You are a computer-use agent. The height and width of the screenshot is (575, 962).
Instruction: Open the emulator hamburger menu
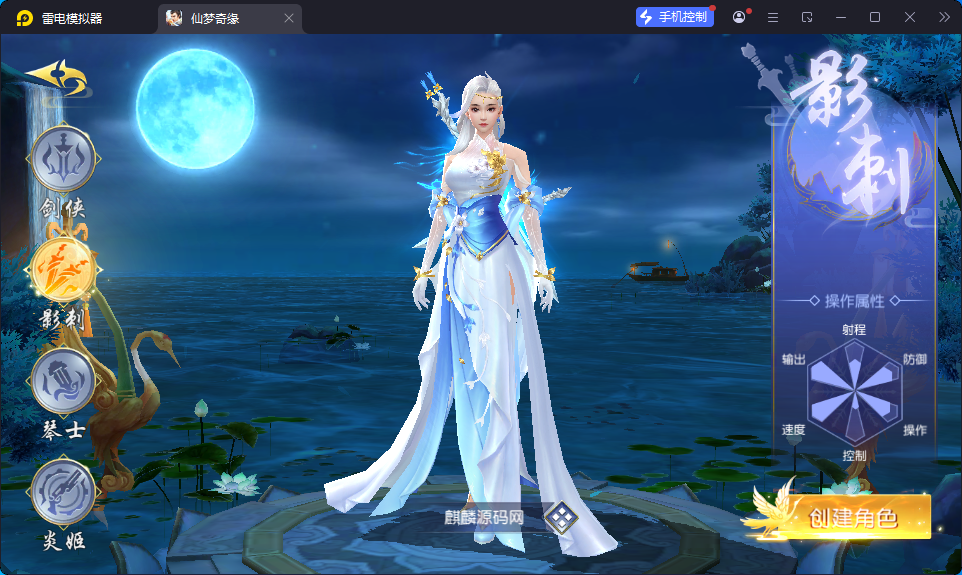pos(773,17)
